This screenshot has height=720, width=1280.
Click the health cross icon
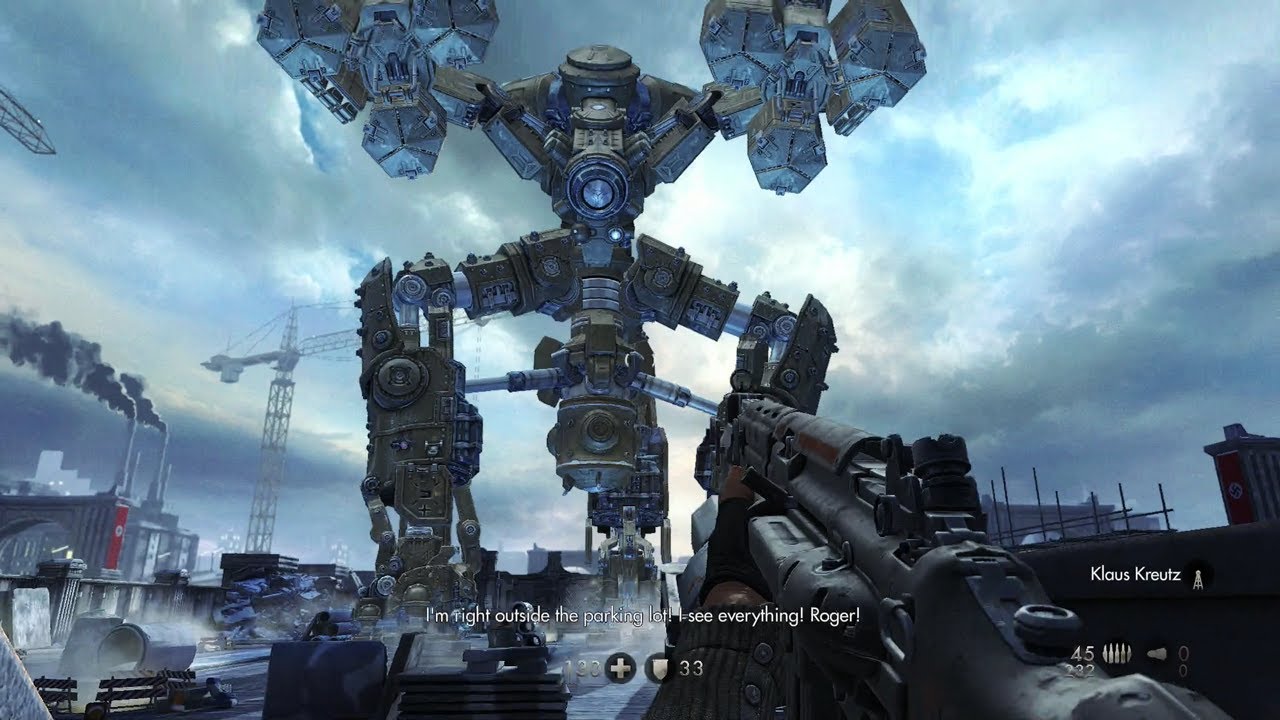click(x=620, y=668)
